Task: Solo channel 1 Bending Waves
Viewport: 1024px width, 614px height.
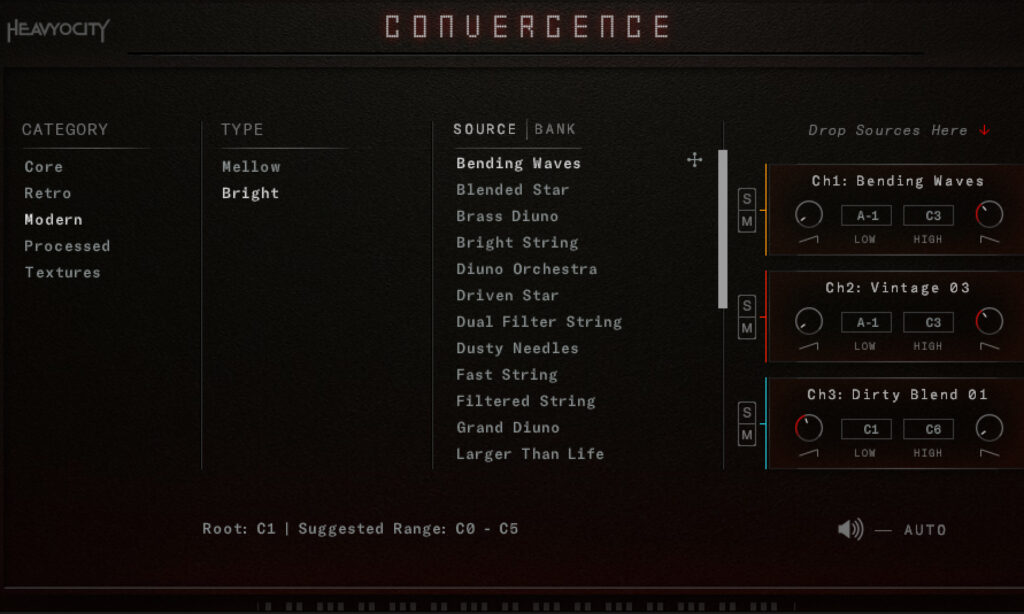Action: [747, 199]
